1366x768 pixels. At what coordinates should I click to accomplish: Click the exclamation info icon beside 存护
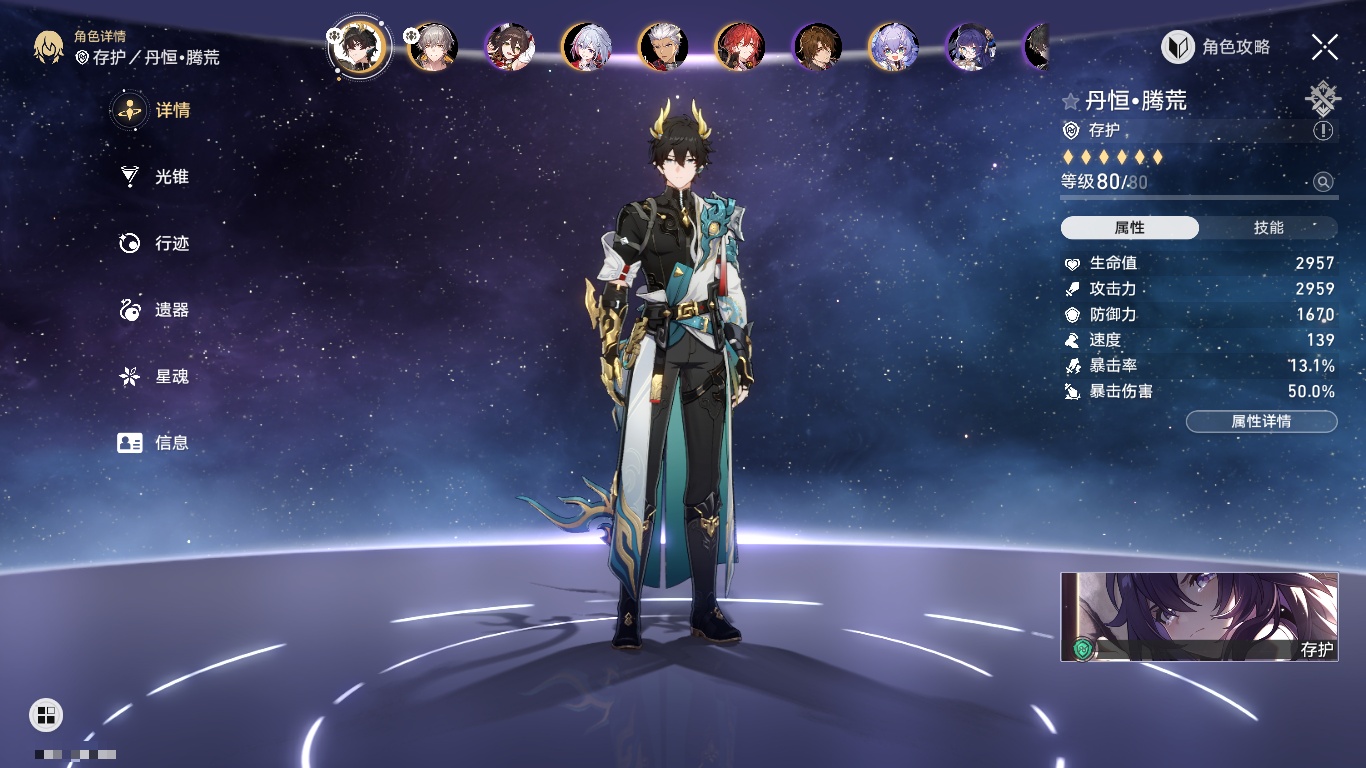[x=1323, y=131]
